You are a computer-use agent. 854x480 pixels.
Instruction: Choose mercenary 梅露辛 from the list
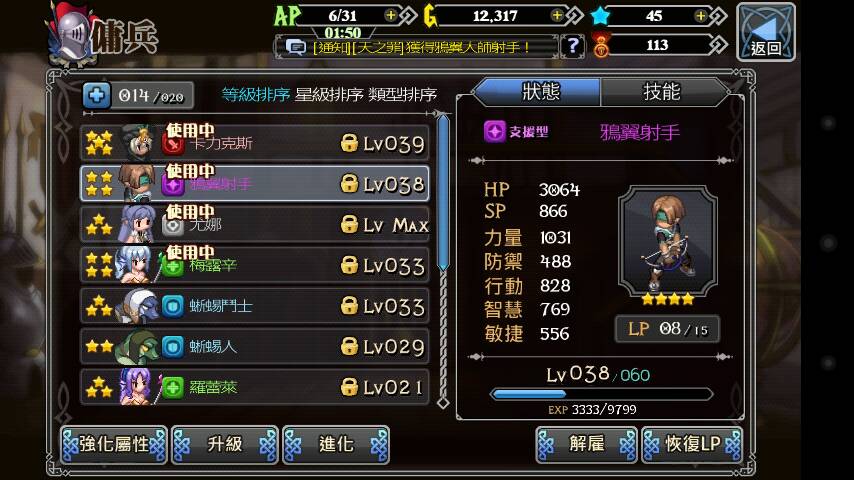coord(255,265)
